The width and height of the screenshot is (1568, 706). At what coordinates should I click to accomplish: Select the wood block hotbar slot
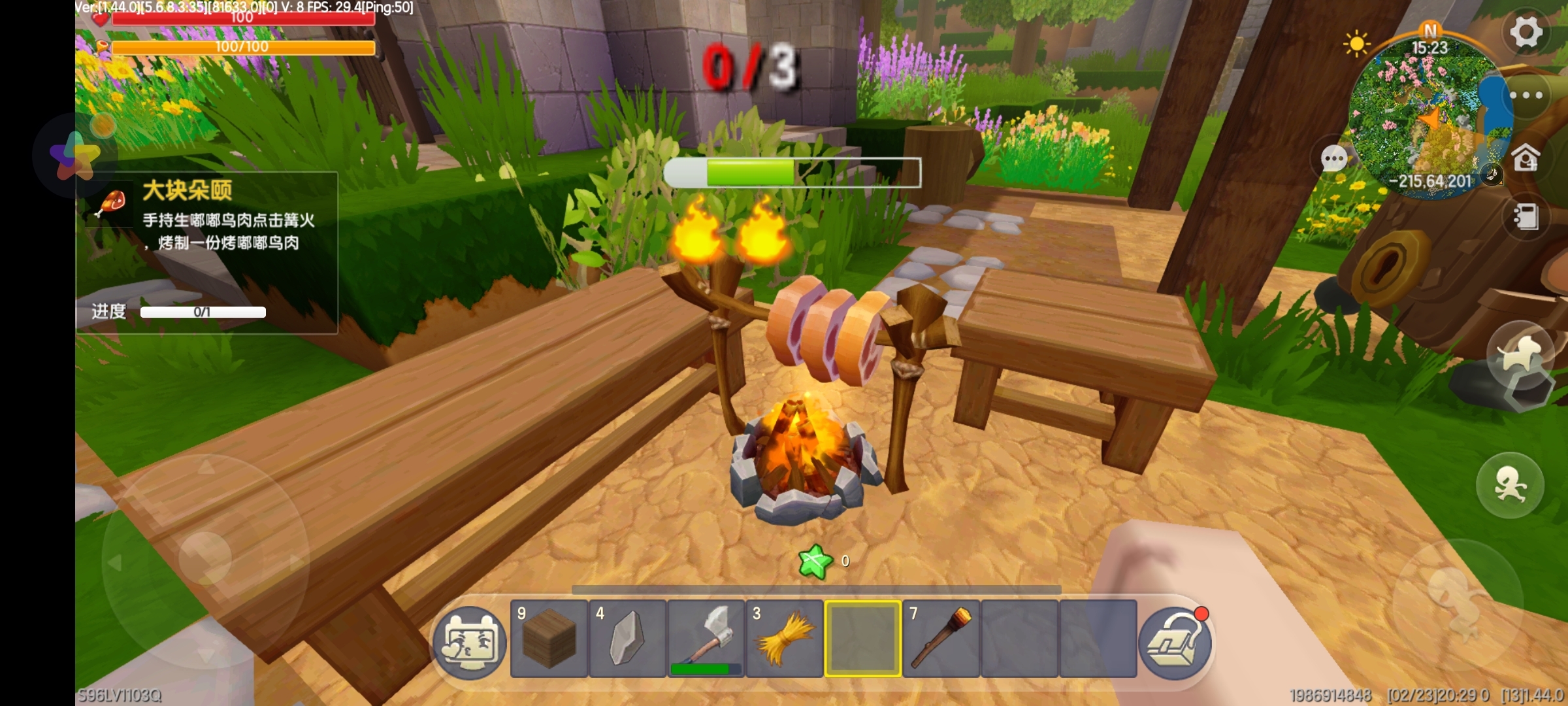[x=549, y=639]
